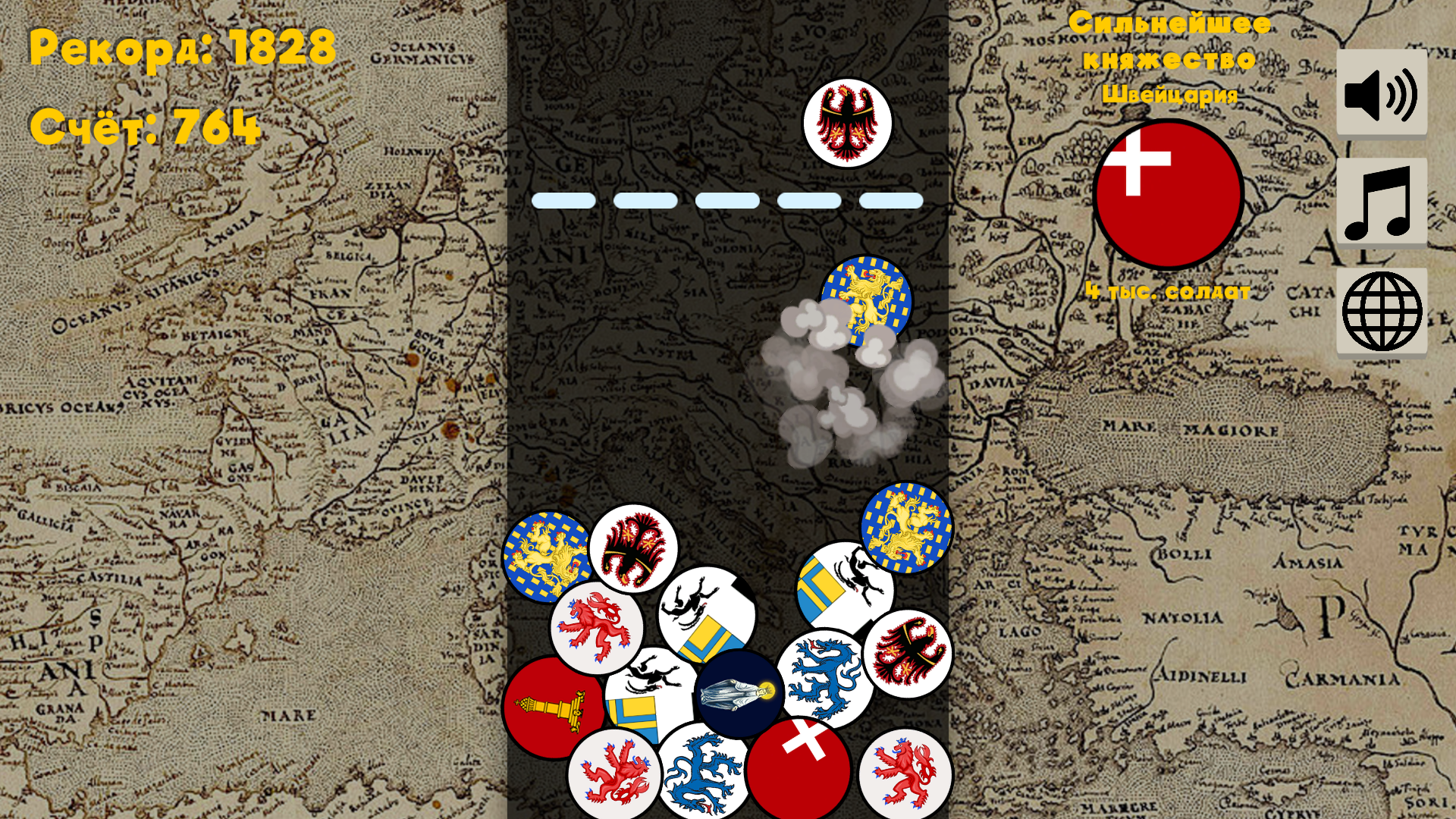Image resolution: width=1456 pixels, height=819 pixels.
Task: Click the Счёт: 764 counter
Action: click(144, 127)
